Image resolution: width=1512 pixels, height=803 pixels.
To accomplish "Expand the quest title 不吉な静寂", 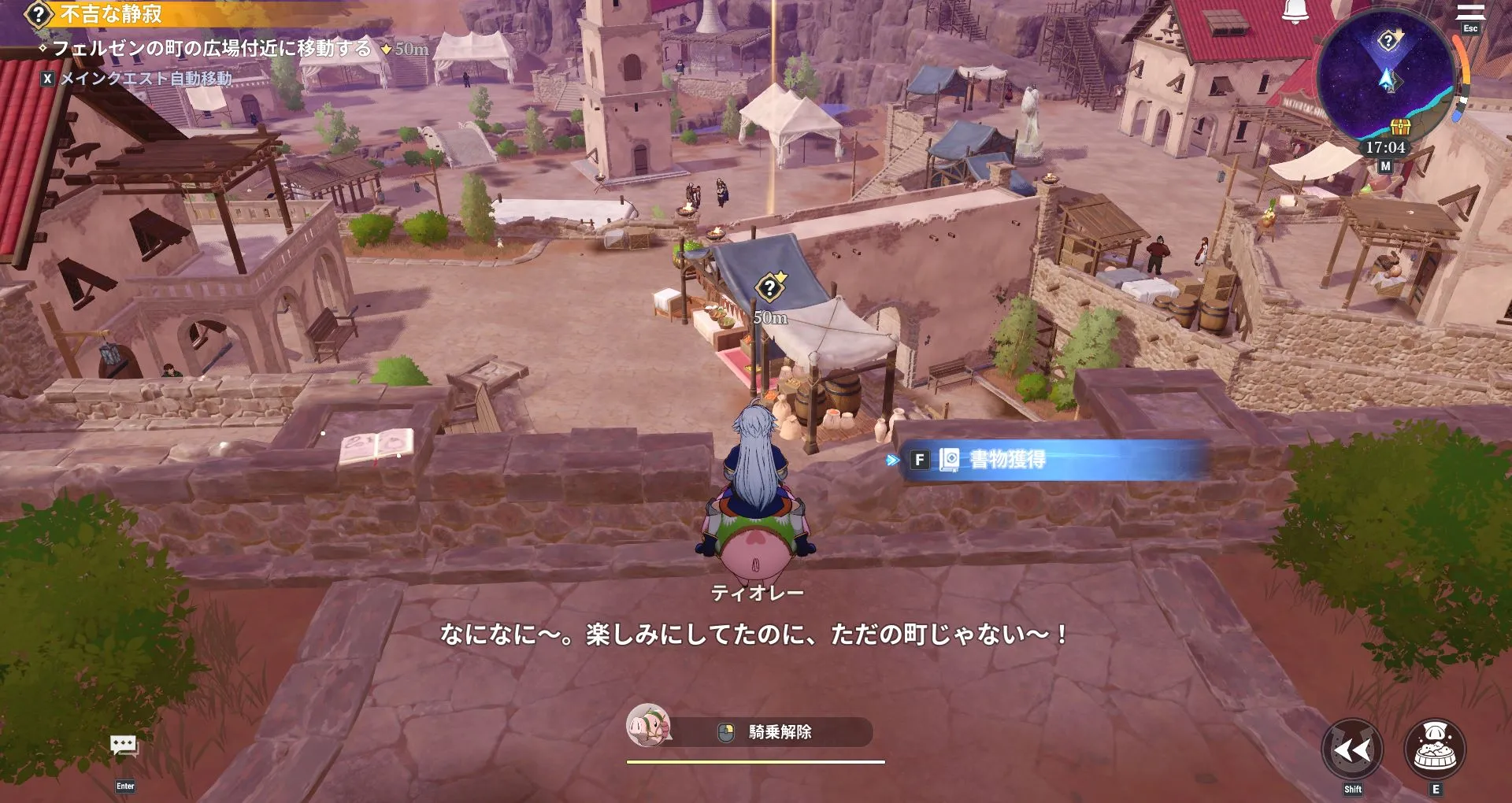I will [110, 13].
